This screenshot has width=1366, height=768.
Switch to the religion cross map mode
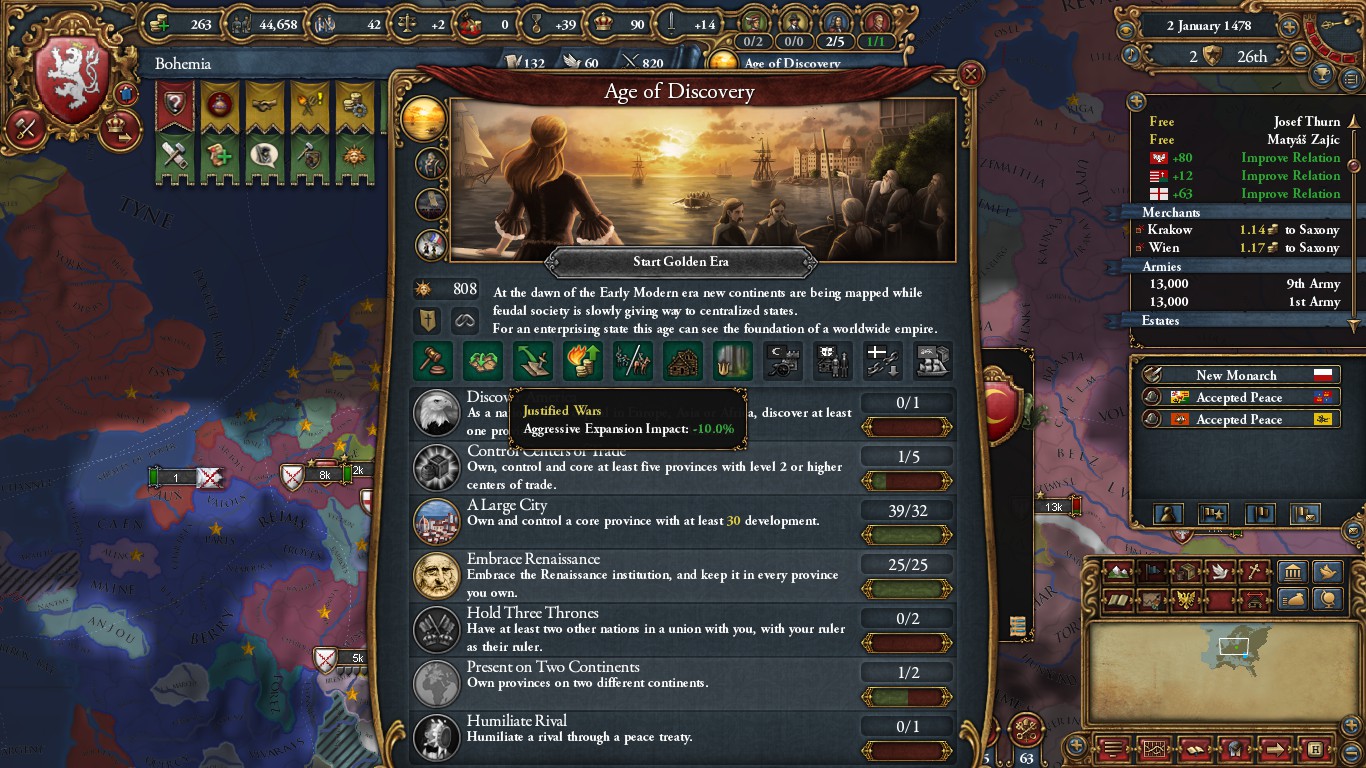[1252, 573]
